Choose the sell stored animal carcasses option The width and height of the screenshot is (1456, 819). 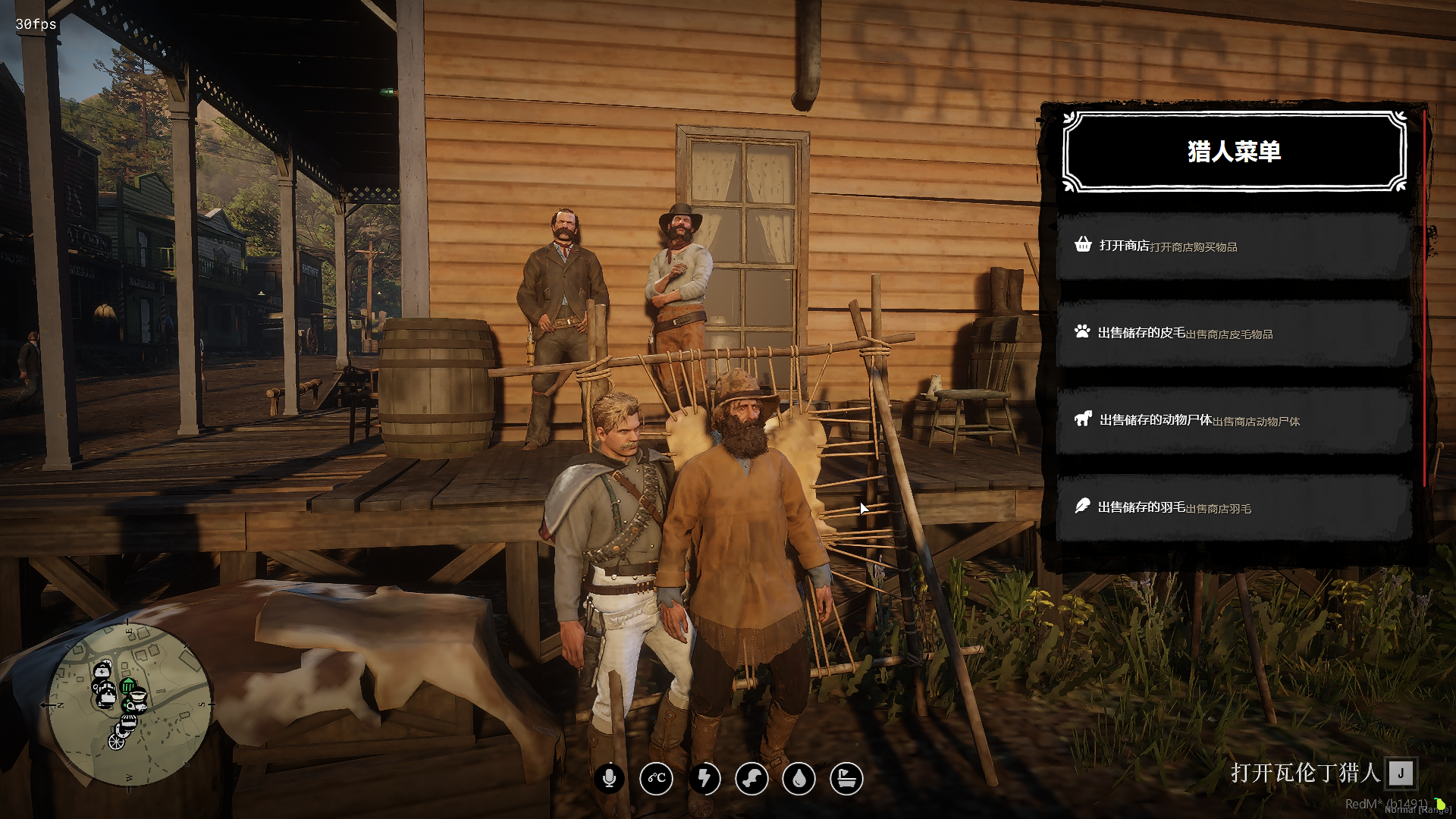coord(1233,420)
